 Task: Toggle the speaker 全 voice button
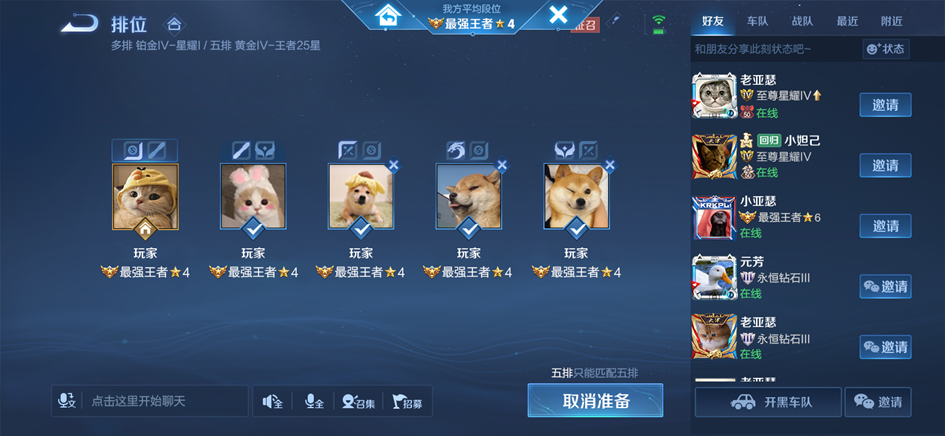(272, 401)
